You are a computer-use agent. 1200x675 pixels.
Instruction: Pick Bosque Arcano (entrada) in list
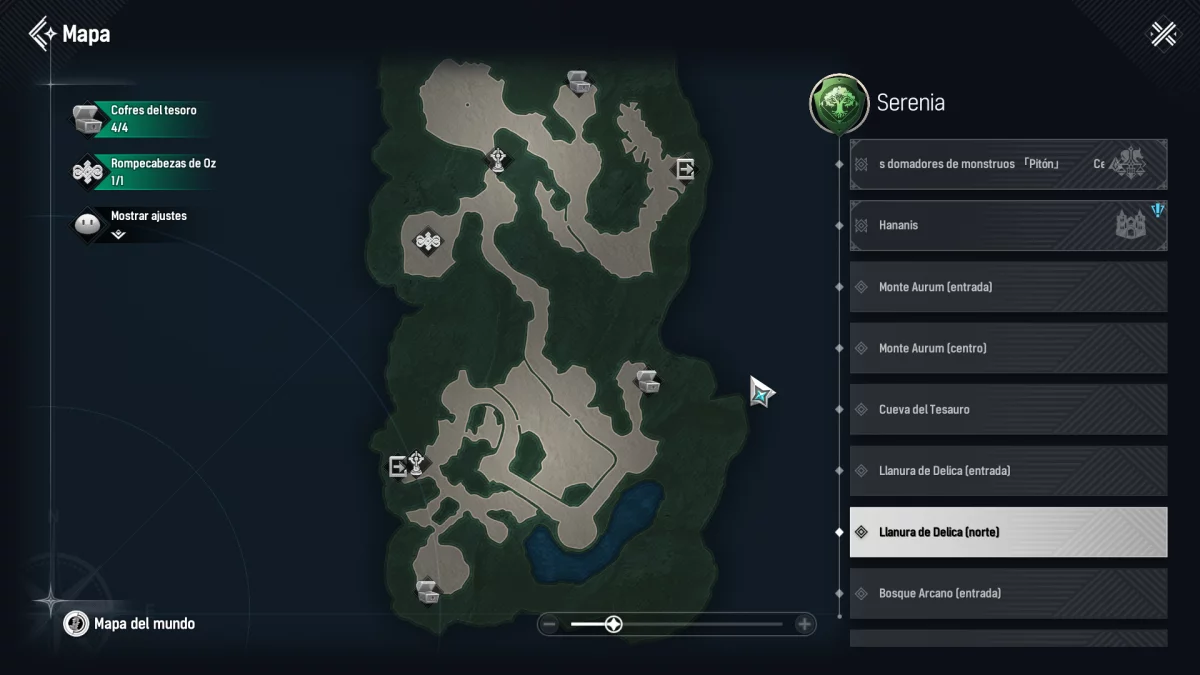(x=1008, y=593)
